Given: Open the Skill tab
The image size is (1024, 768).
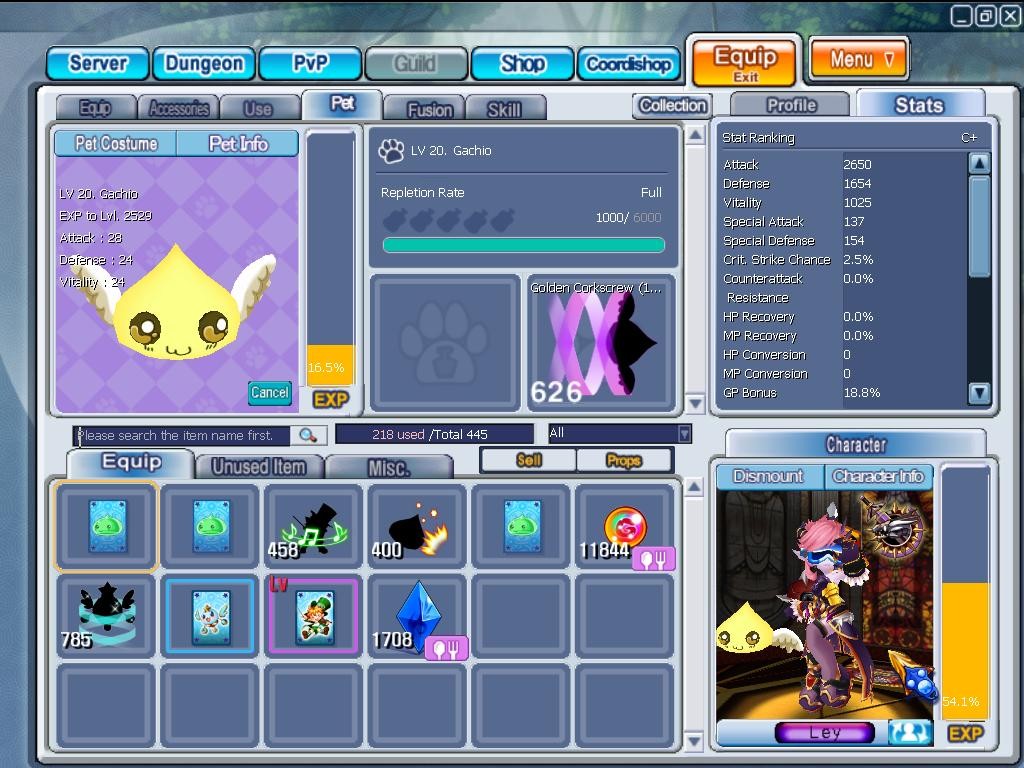Looking at the screenshot, I should coord(504,109).
